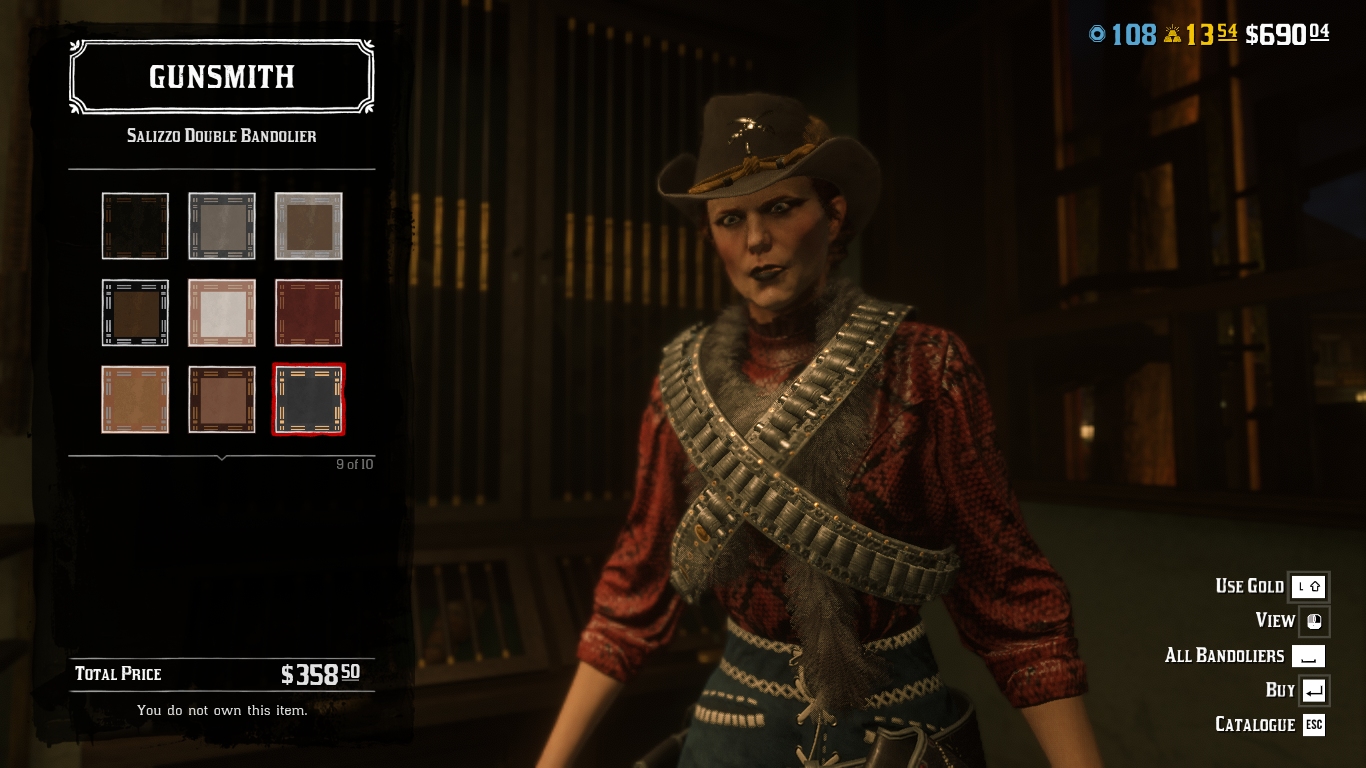Click the blue token currency icon

pos(1096,33)
